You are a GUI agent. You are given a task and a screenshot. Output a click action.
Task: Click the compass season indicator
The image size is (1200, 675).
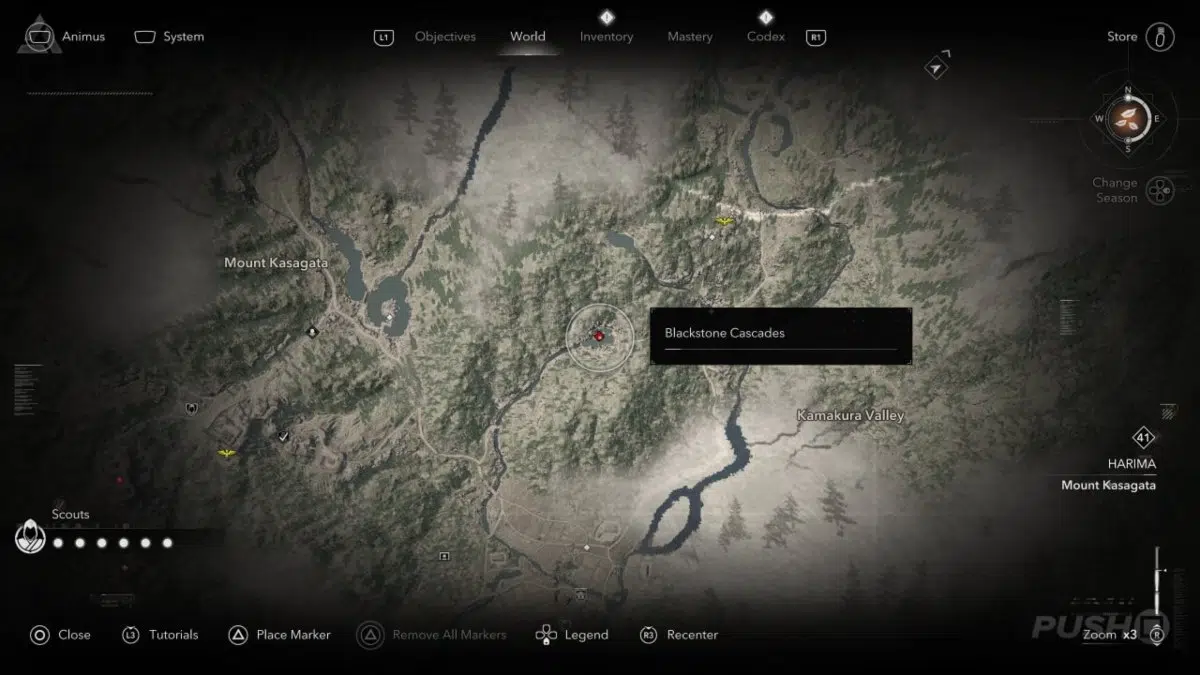point(1128,118)
